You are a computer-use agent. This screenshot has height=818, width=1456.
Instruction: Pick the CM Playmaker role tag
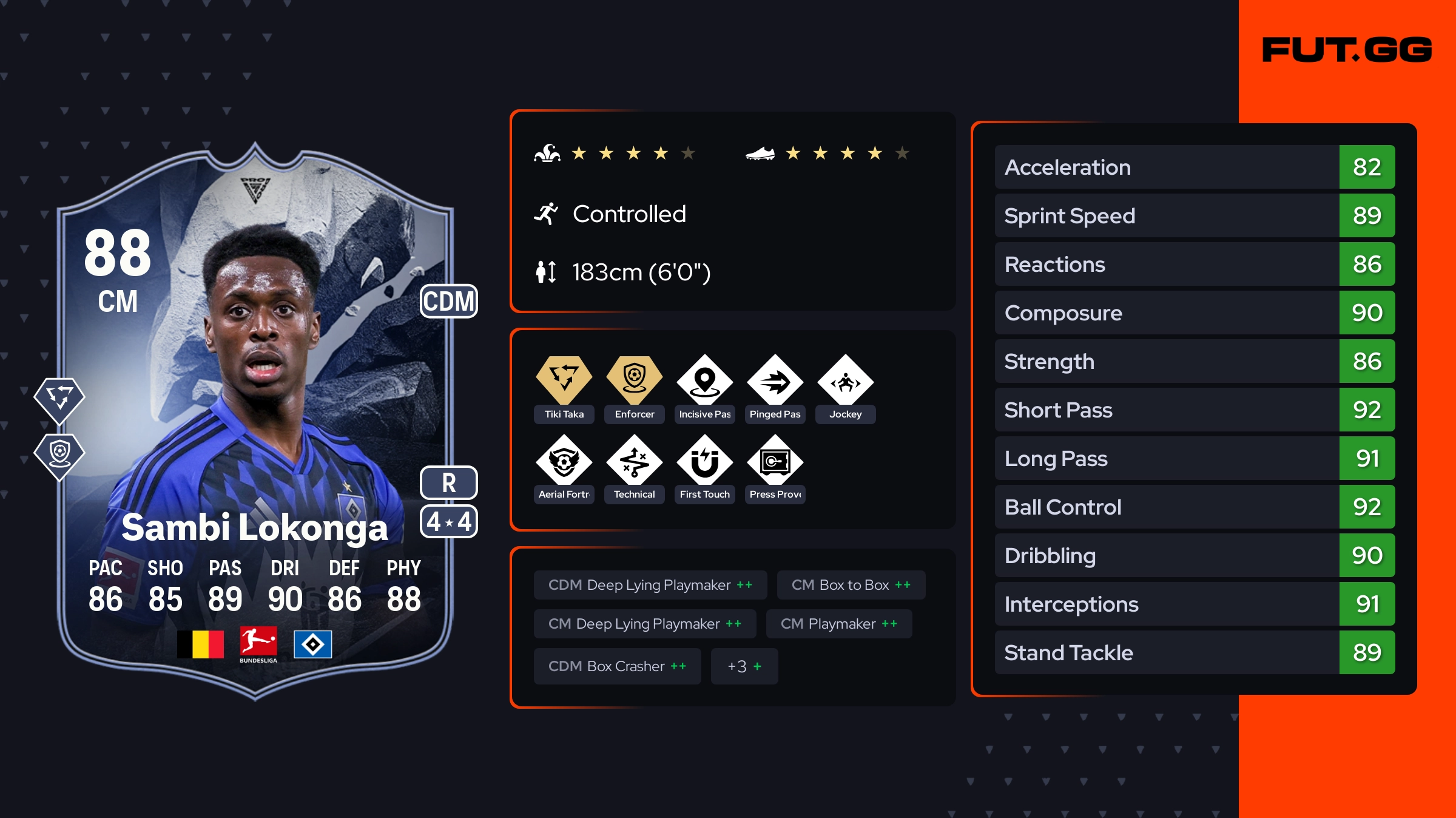tap(839, 624)
